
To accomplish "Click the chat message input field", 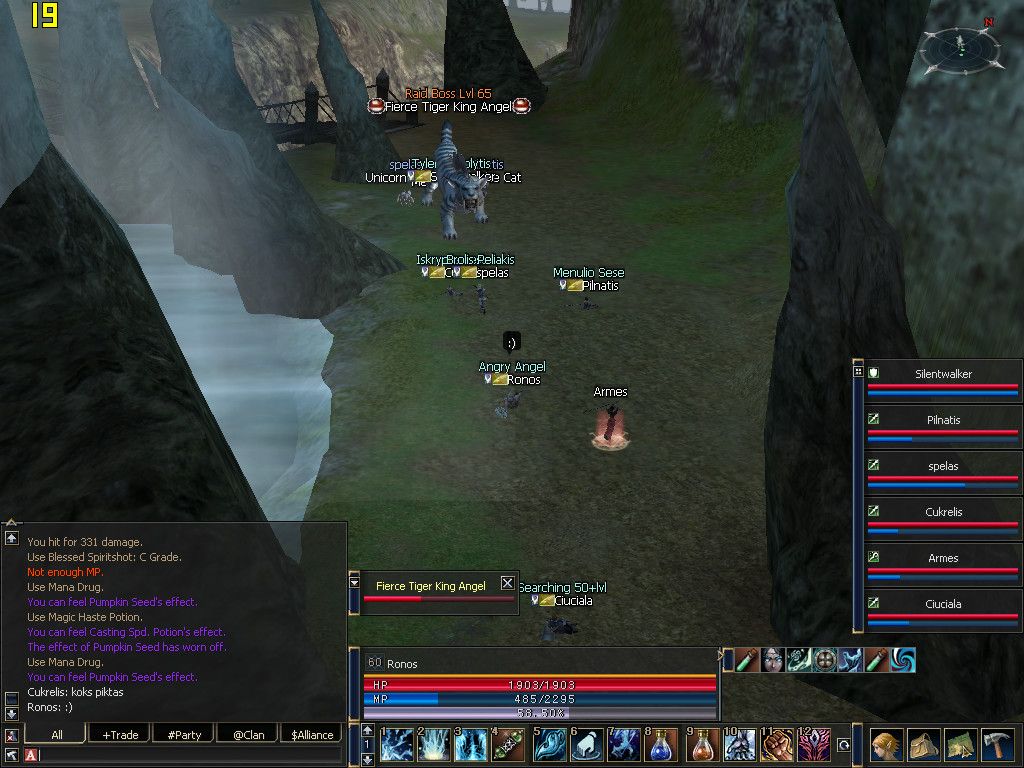I will [x=190, y=756].
